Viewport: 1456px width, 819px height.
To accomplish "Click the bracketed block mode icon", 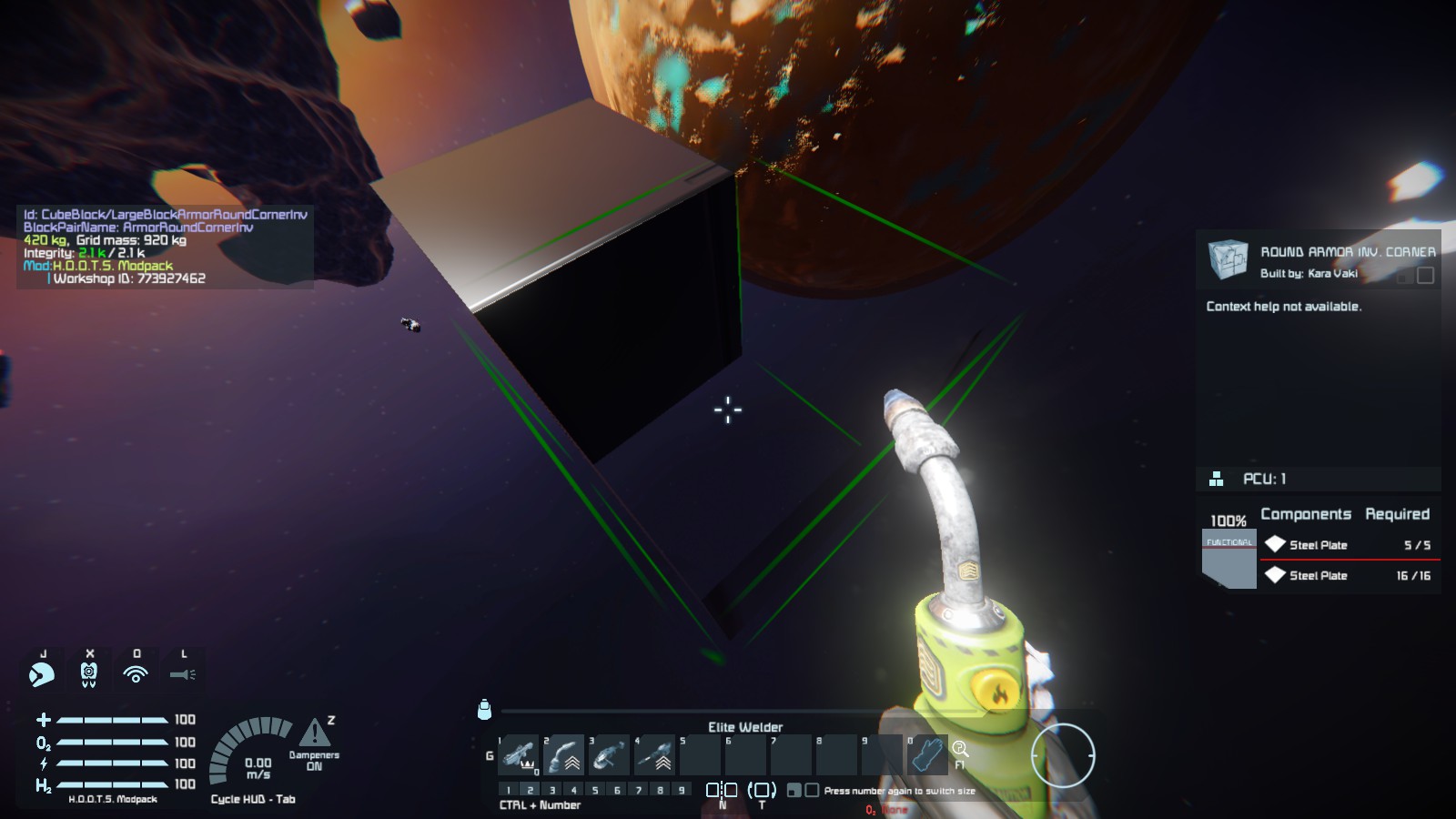I will [762, 790].
